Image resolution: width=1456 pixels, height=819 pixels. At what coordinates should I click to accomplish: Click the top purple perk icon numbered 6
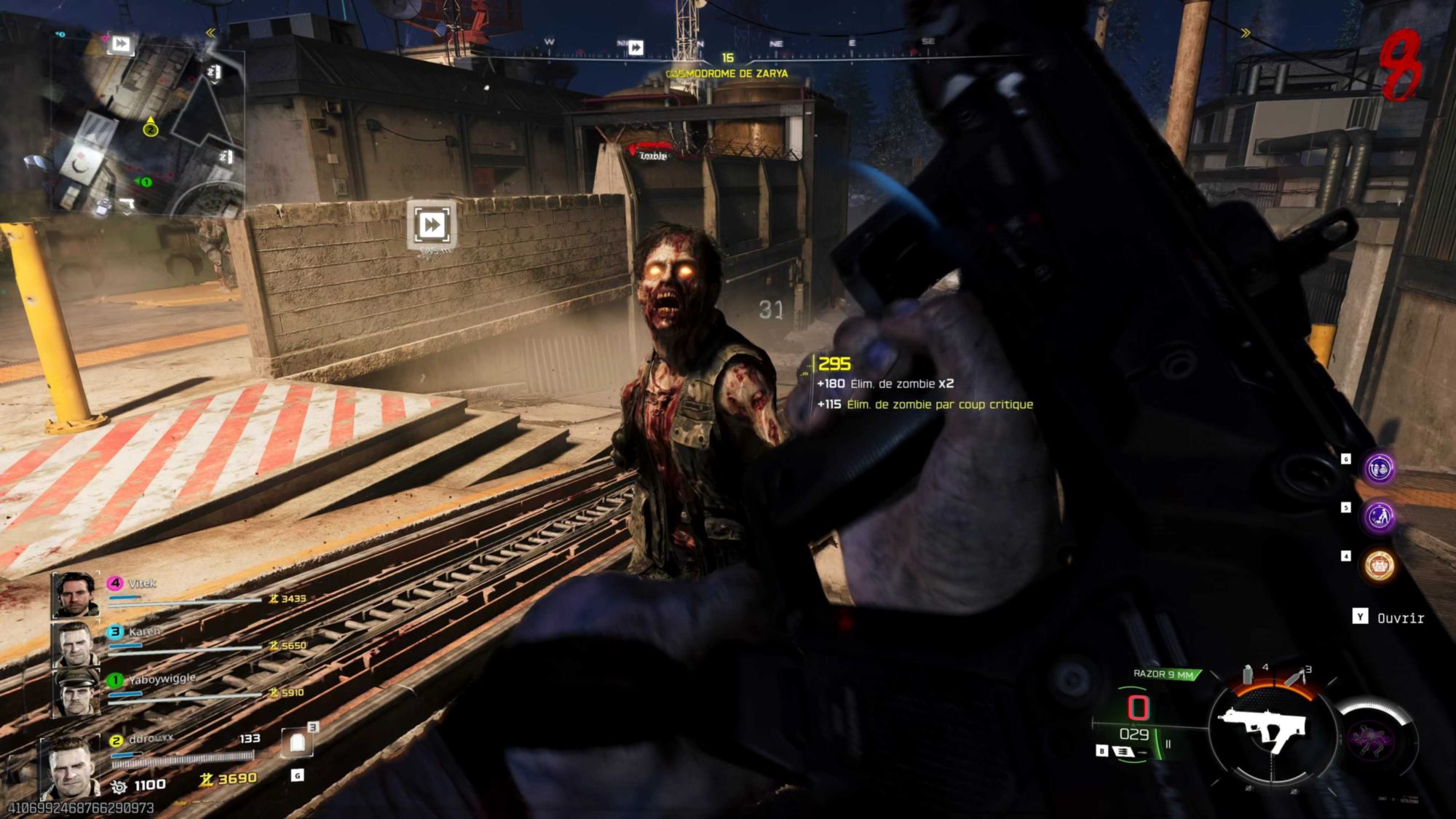tap(1379, 468)
